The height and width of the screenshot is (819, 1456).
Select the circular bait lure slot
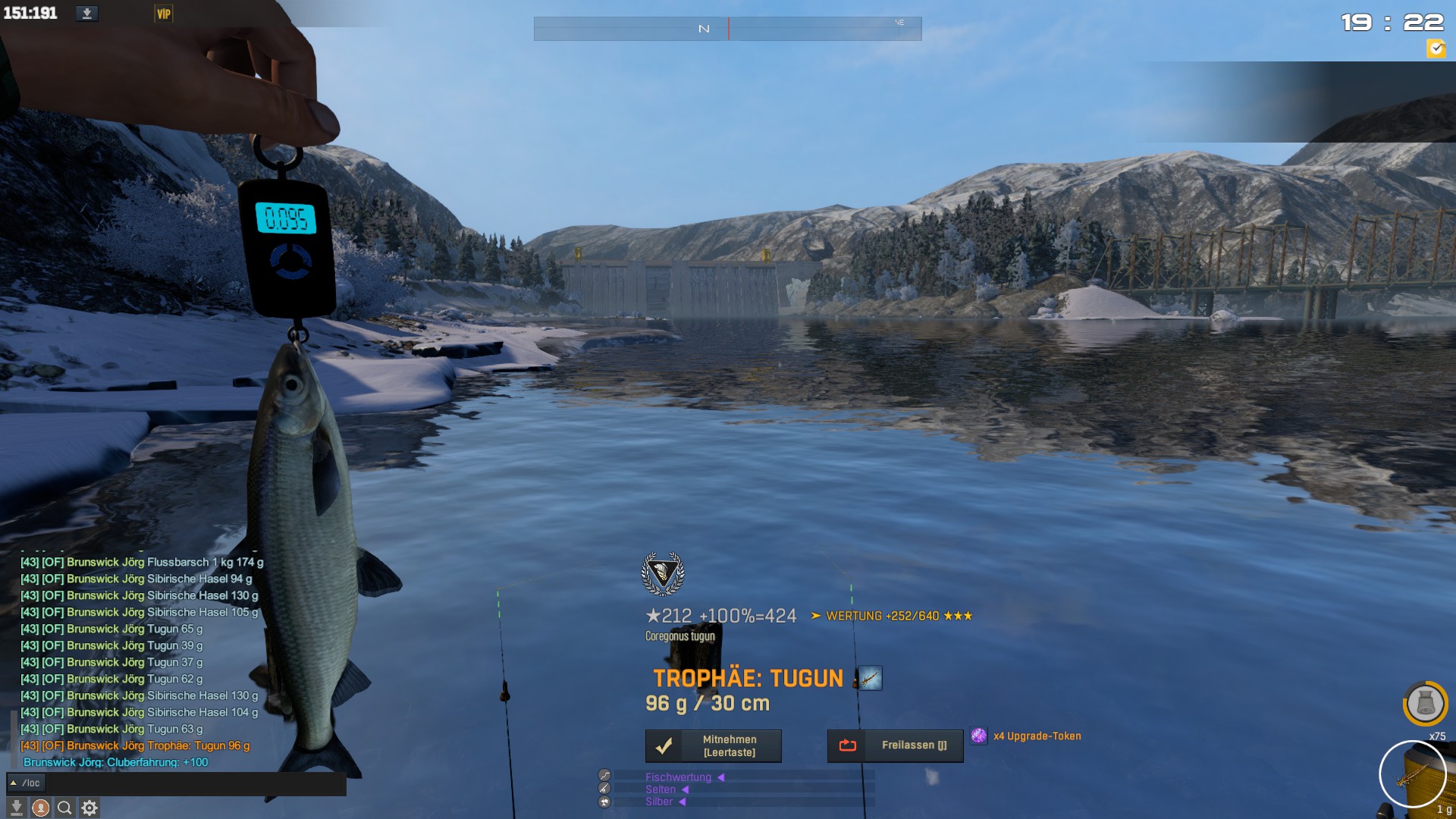pos(1412,774)
